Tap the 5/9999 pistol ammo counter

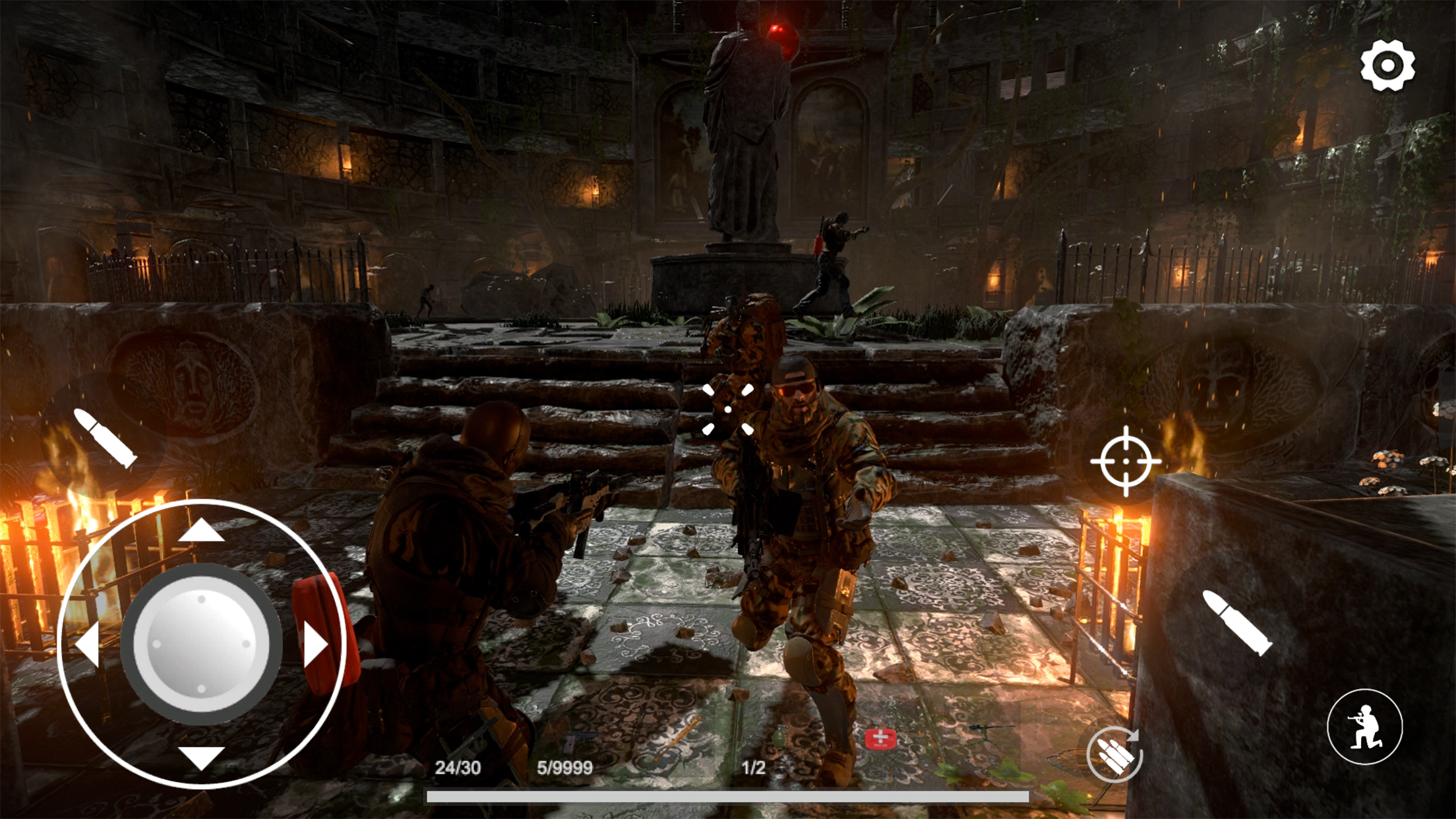tap(564, 767)
